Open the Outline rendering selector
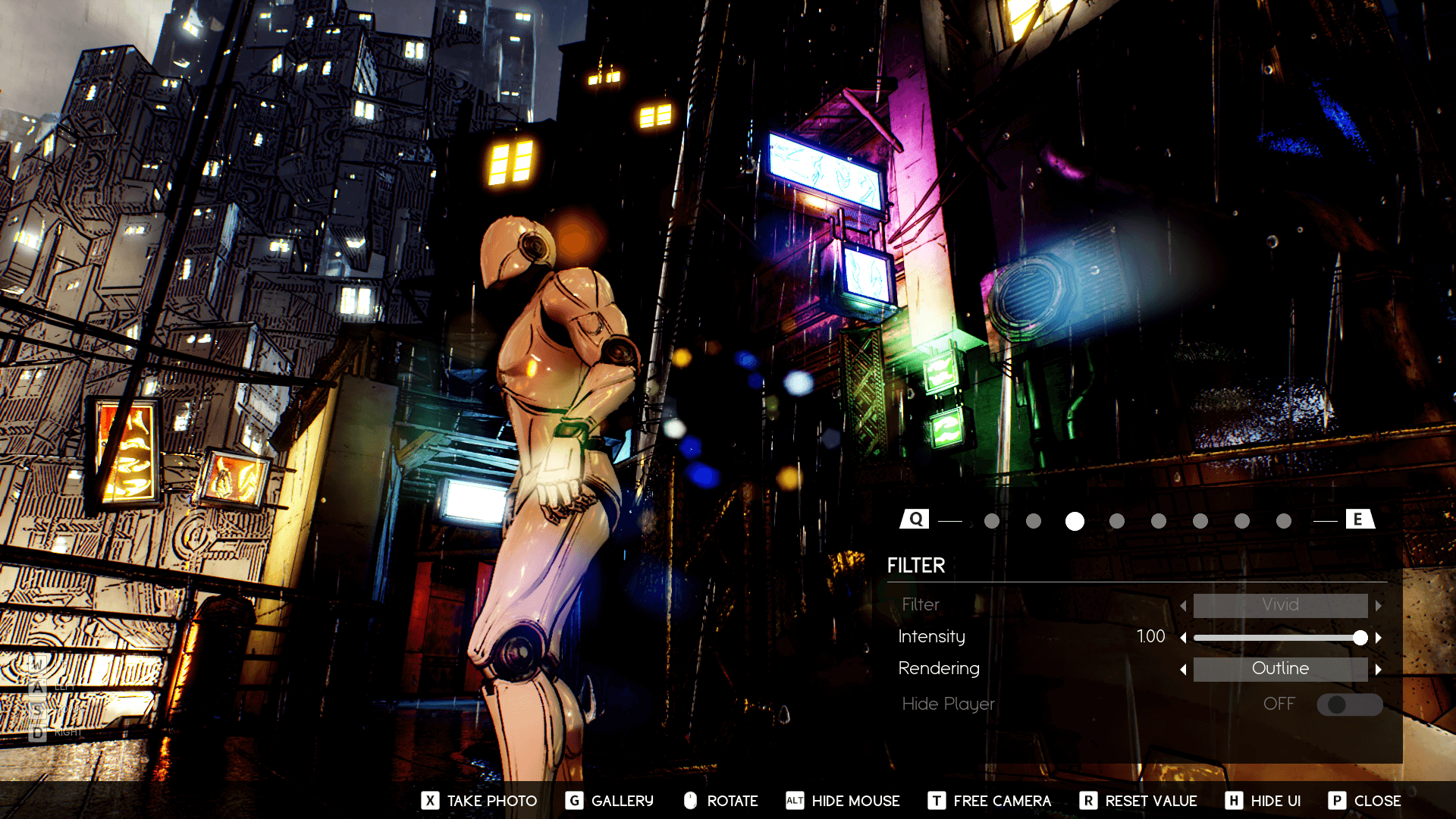The image size is (1456, 819). click(x=1280, y=669)
